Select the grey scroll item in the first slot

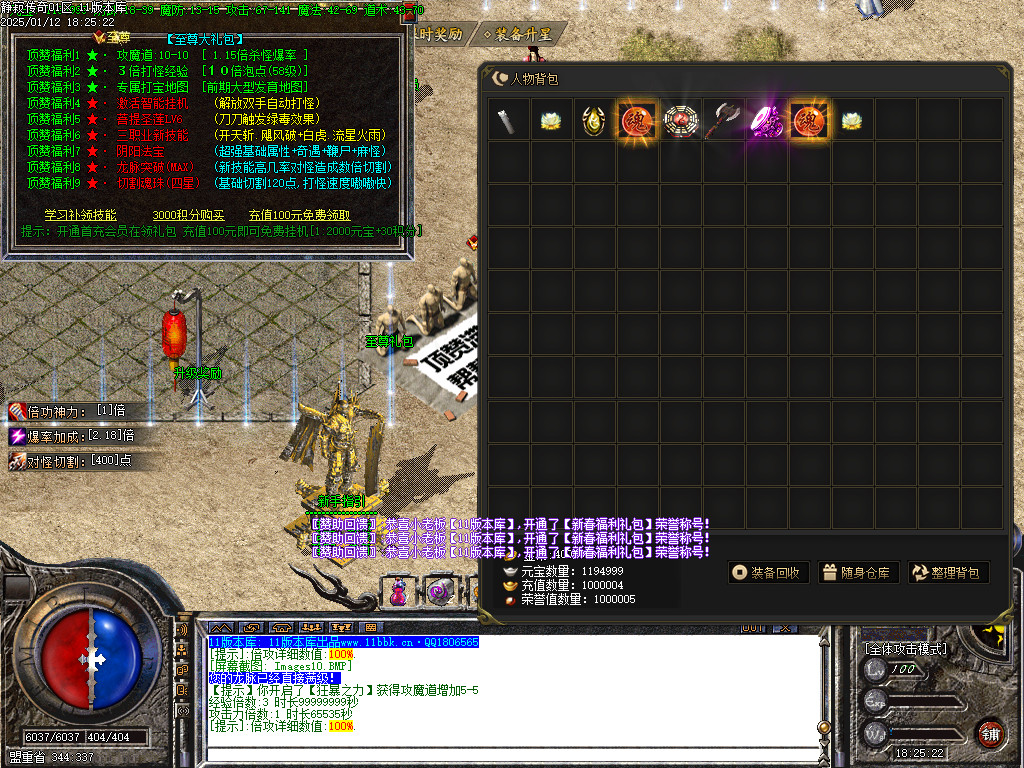pos(509,121)
